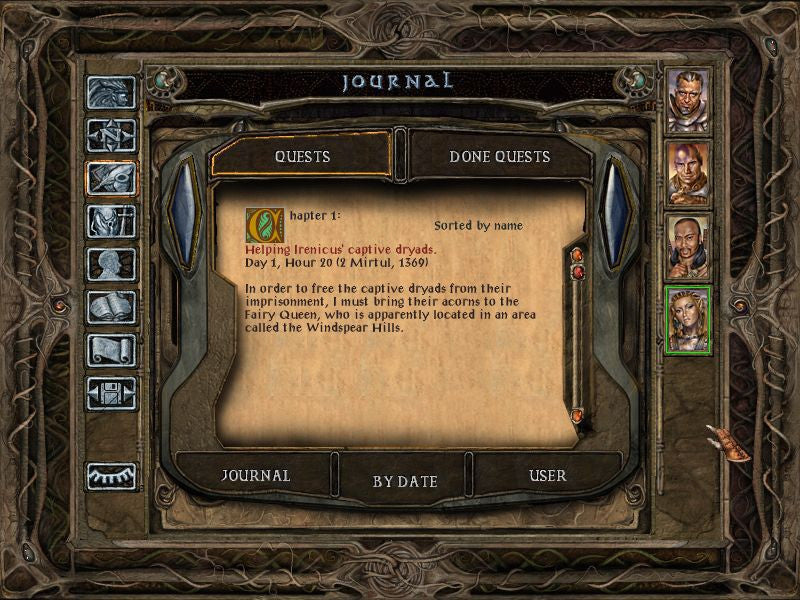
Task: Open the priest scroll icon
Action: click(111, 350)
